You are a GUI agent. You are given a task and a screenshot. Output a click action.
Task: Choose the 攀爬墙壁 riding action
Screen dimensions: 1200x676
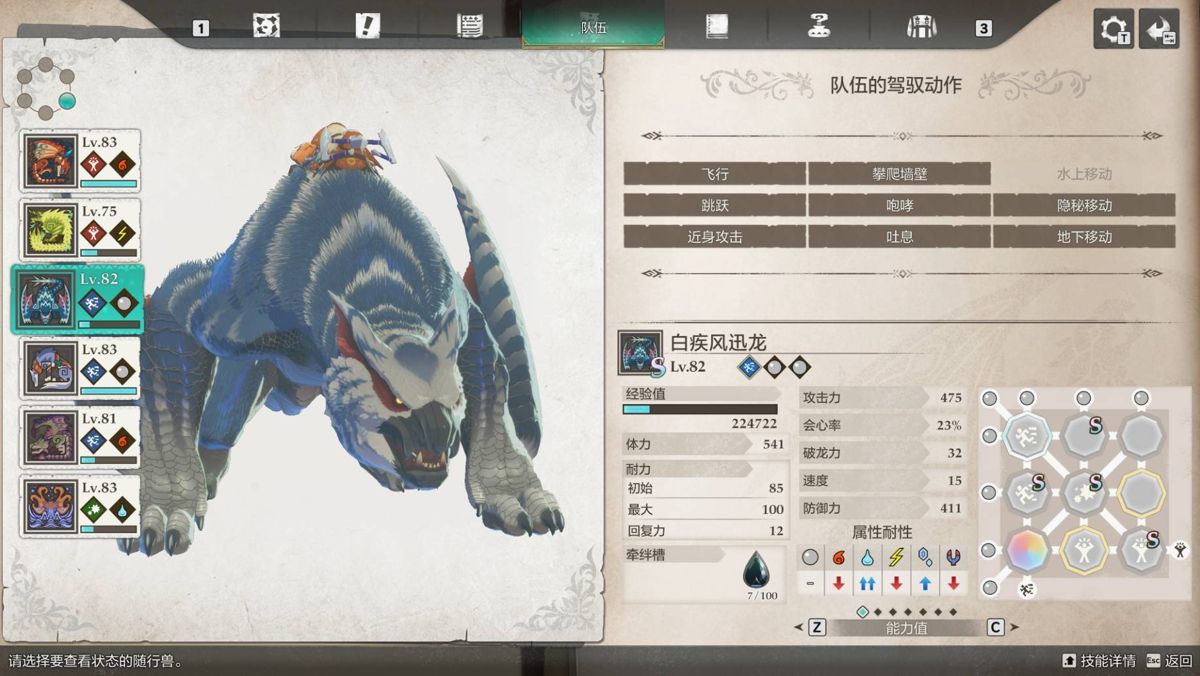tap(899, 174)
